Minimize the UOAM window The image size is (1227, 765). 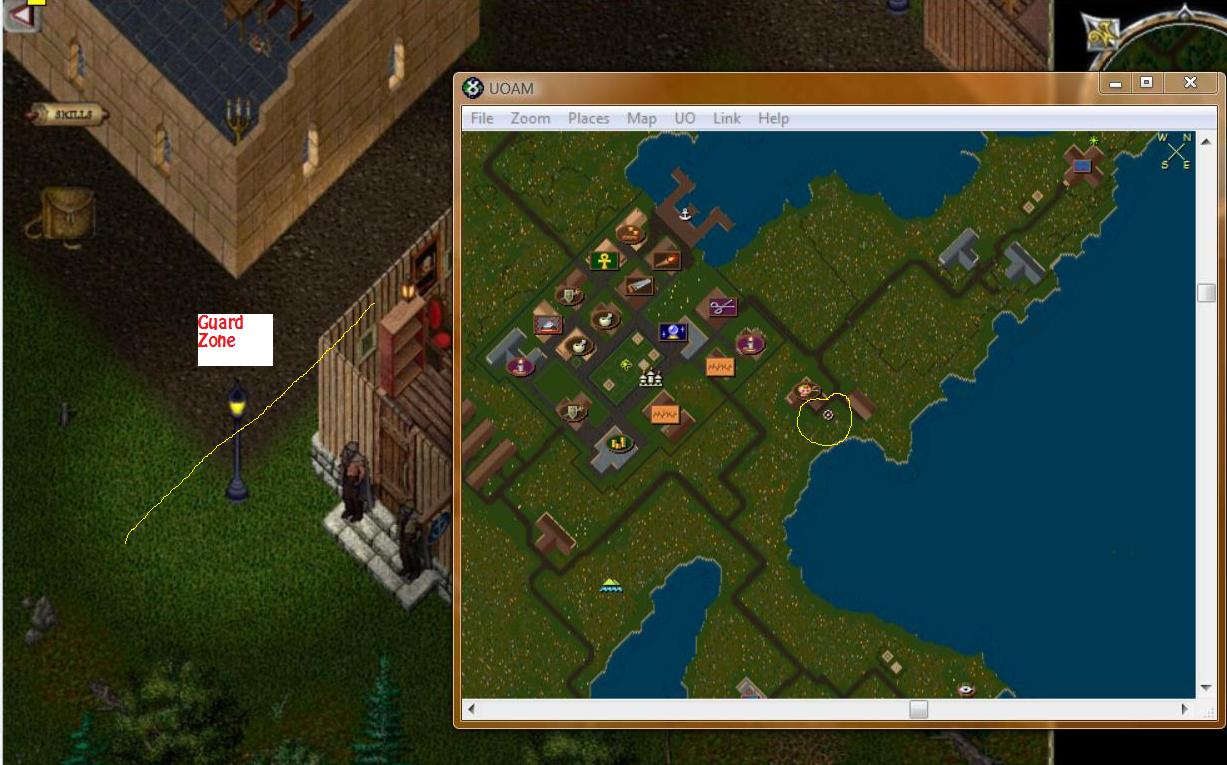[x=1115, y=83]
